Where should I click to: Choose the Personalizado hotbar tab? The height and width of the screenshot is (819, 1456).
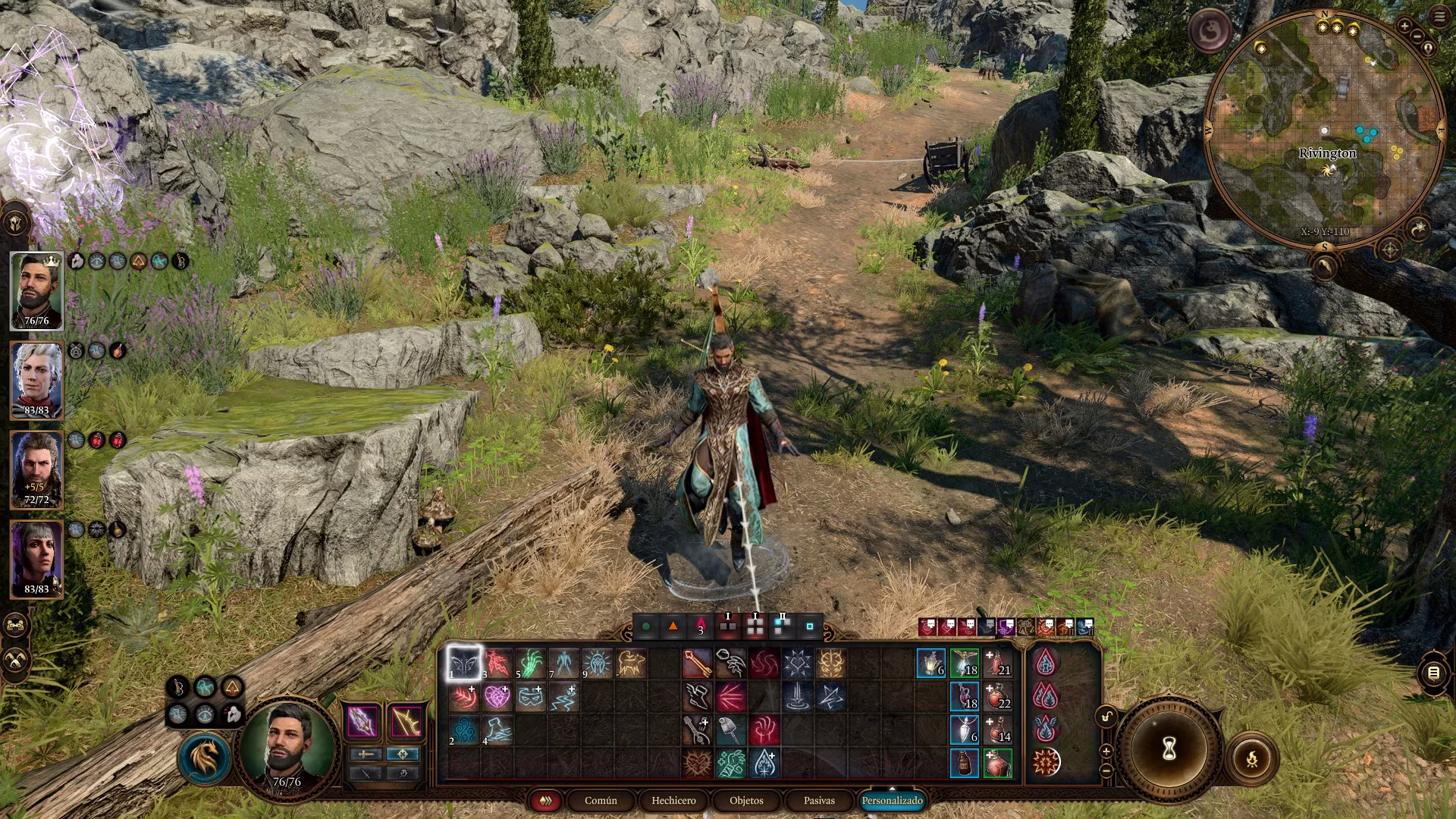click(x=892, y=801)
